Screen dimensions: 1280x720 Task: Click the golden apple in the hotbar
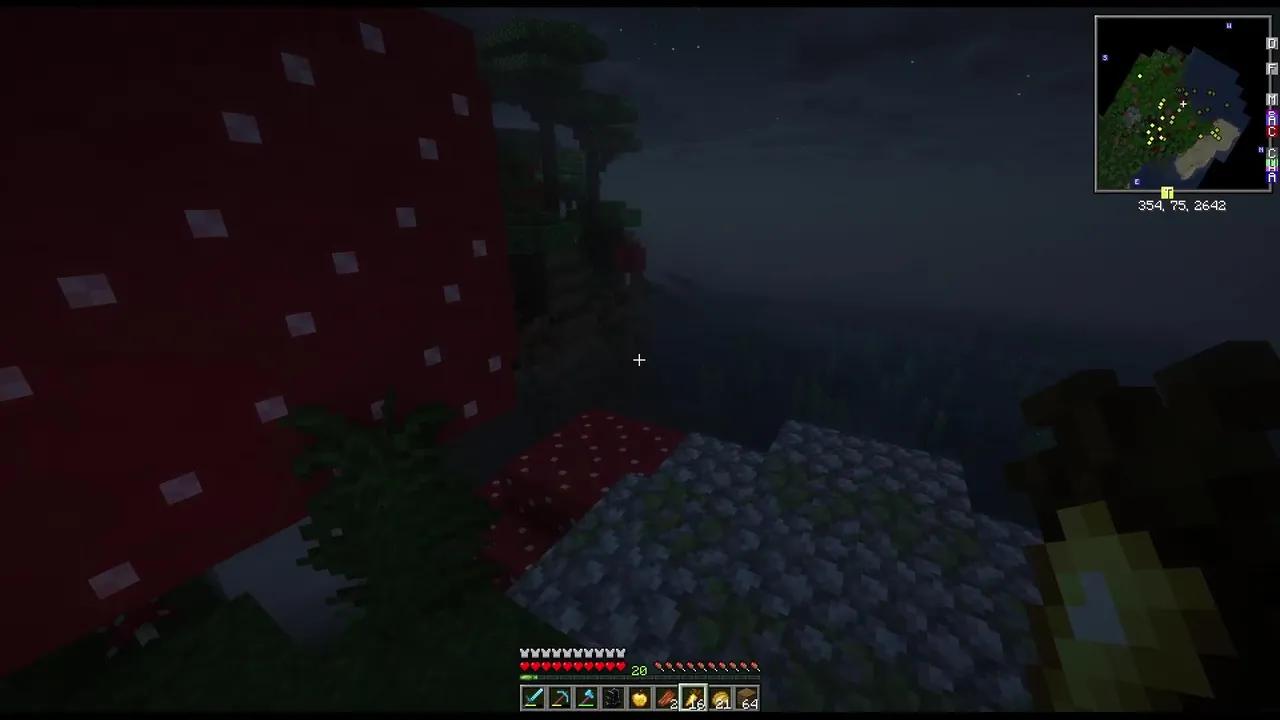(640, 697)
